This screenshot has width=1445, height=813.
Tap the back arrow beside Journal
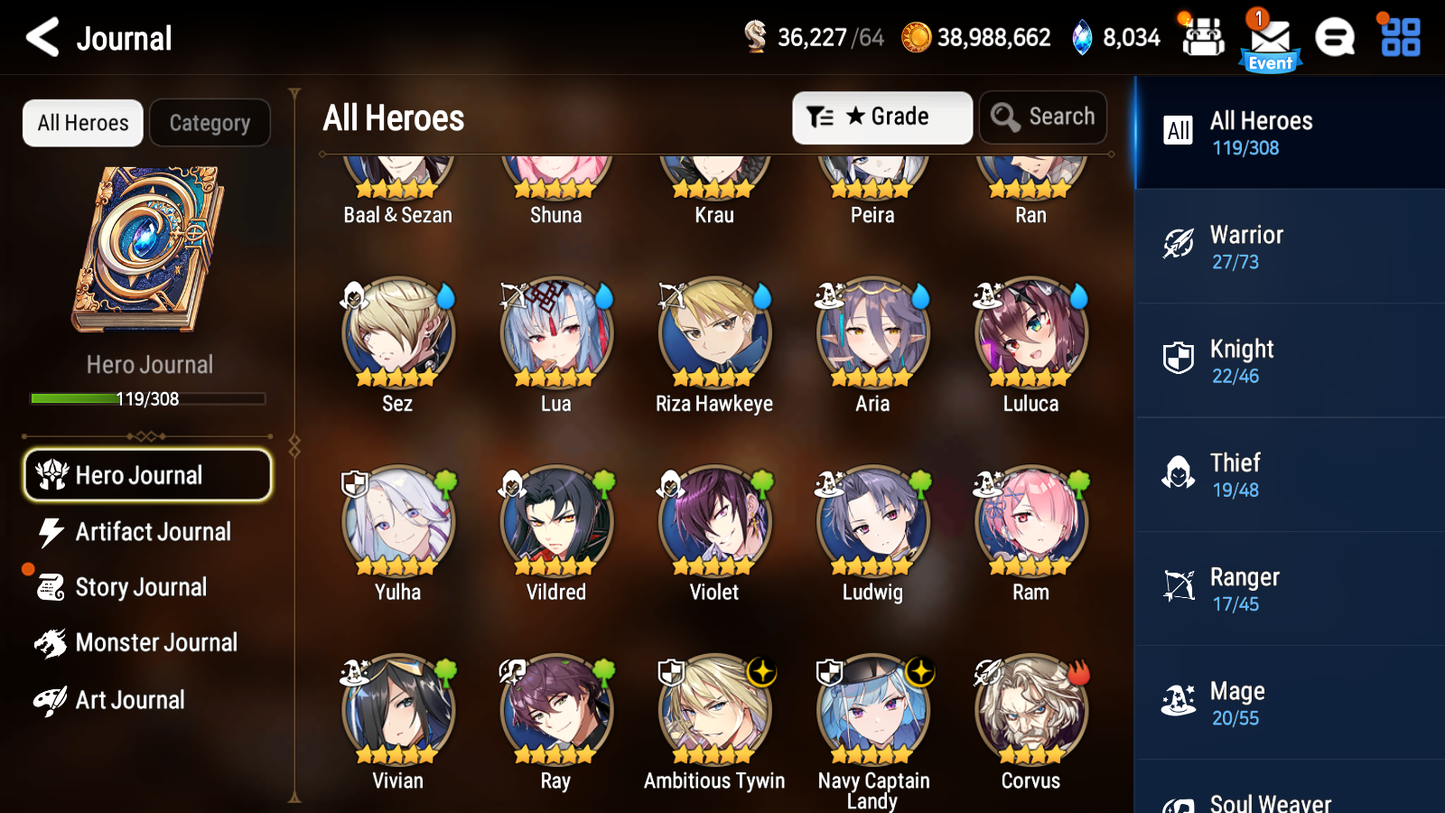click(x=43, y=37)
